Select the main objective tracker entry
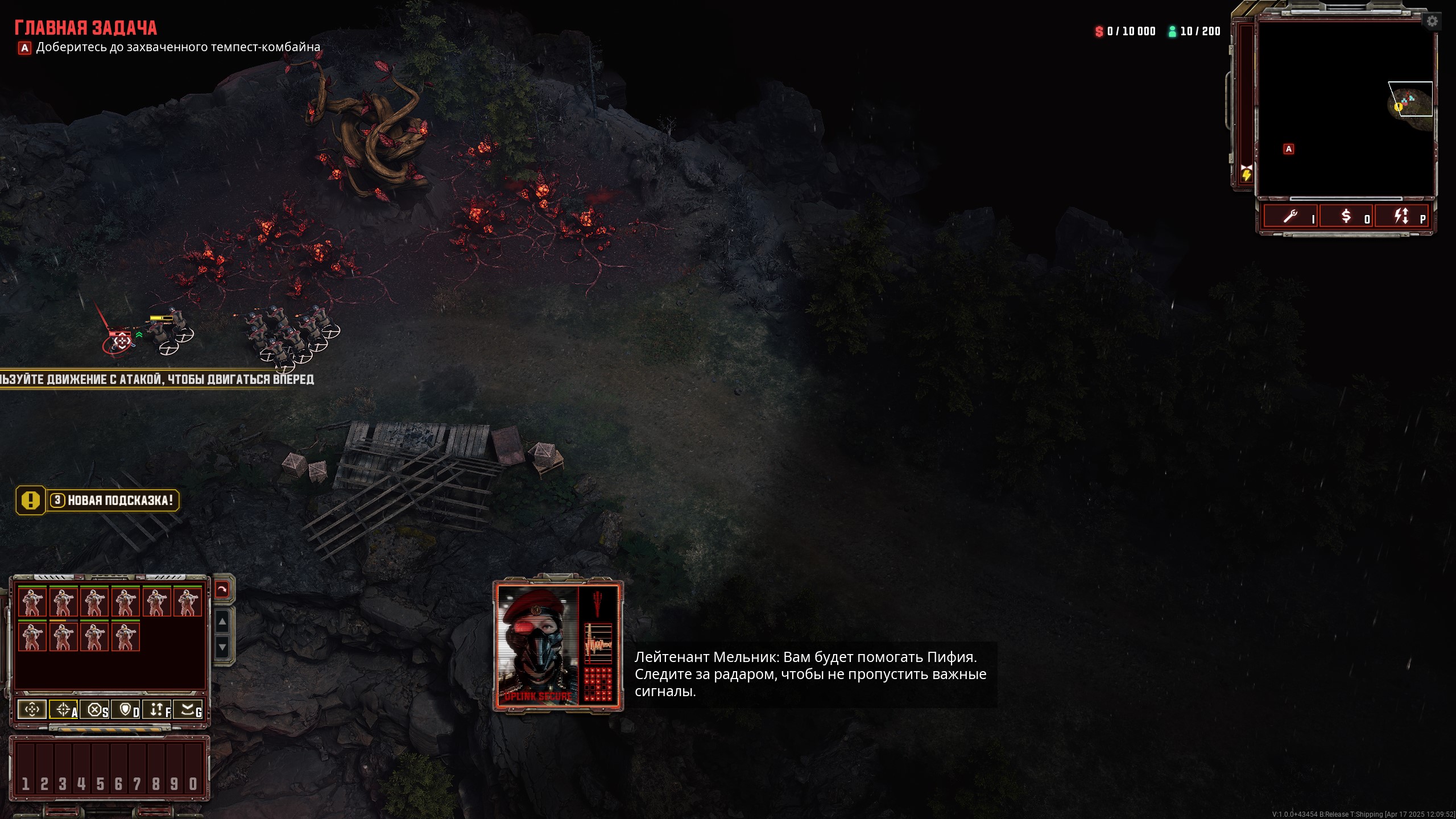1456x819 pixels. (x=177, y=47)
